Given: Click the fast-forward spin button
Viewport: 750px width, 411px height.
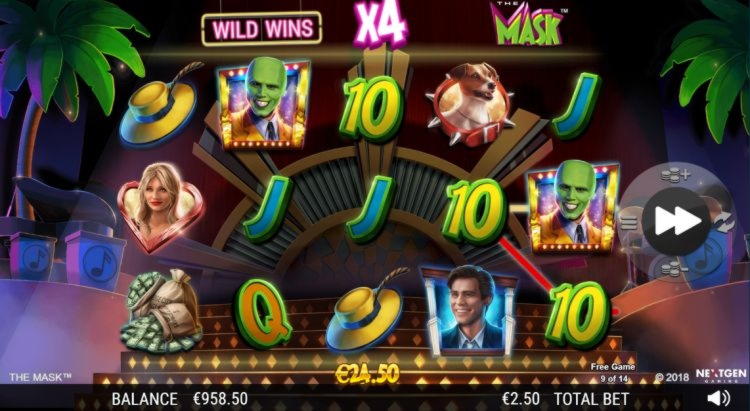Looking at the screenshot, I should pyautogui.click(x=677, y=221).
